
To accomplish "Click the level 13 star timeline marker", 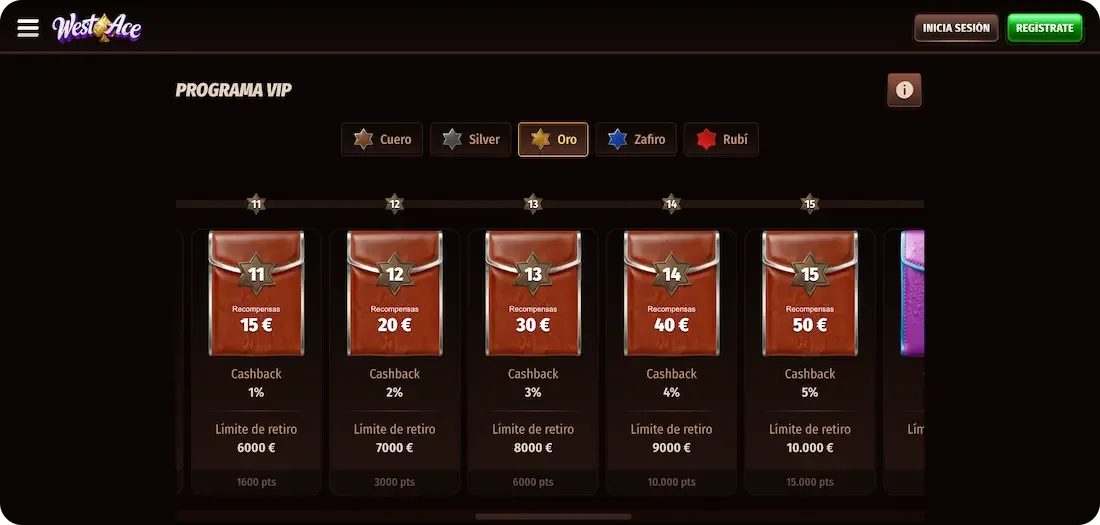I will 533,204.
